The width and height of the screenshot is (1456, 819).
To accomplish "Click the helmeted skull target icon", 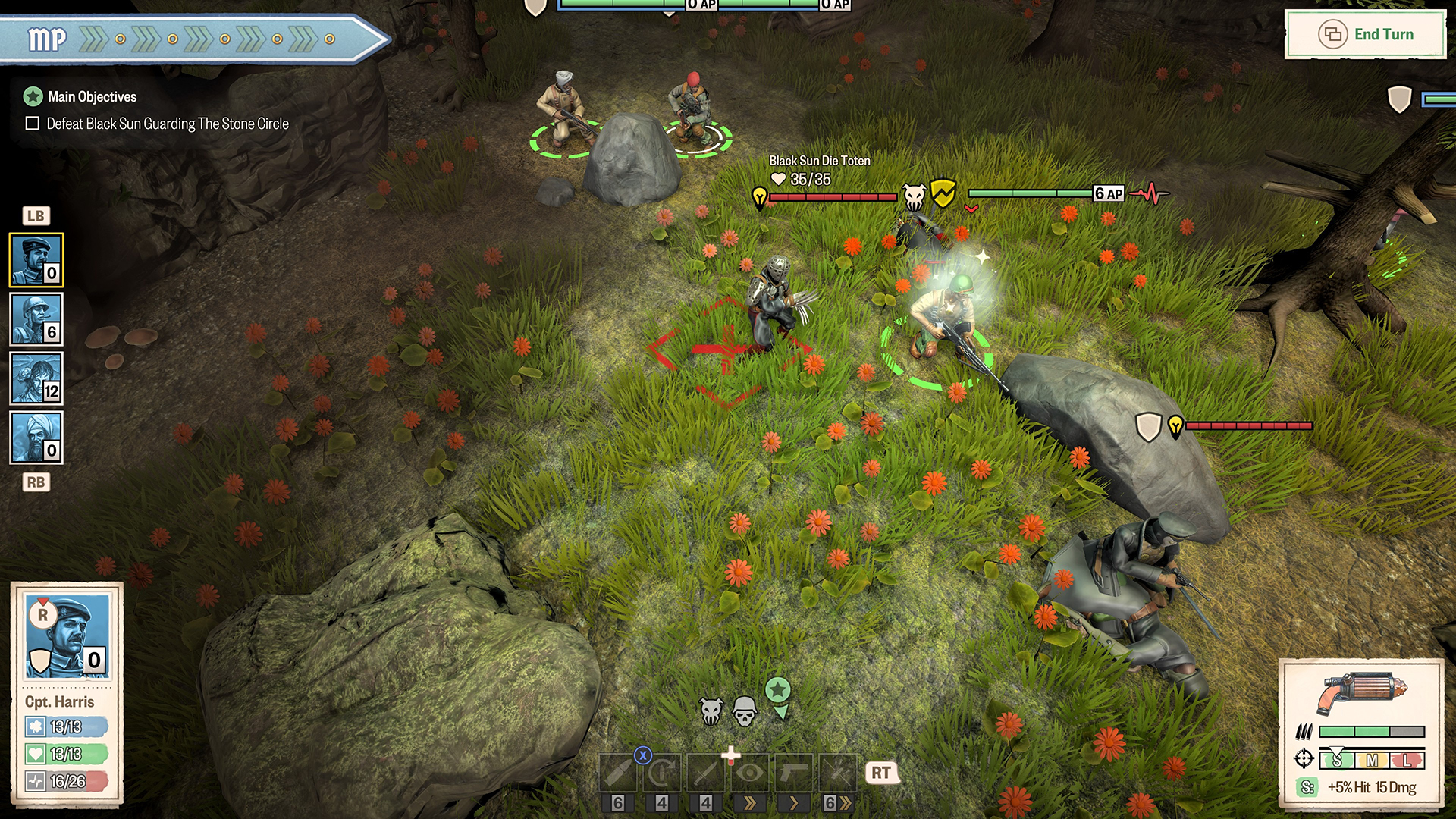I will [745, 711].
